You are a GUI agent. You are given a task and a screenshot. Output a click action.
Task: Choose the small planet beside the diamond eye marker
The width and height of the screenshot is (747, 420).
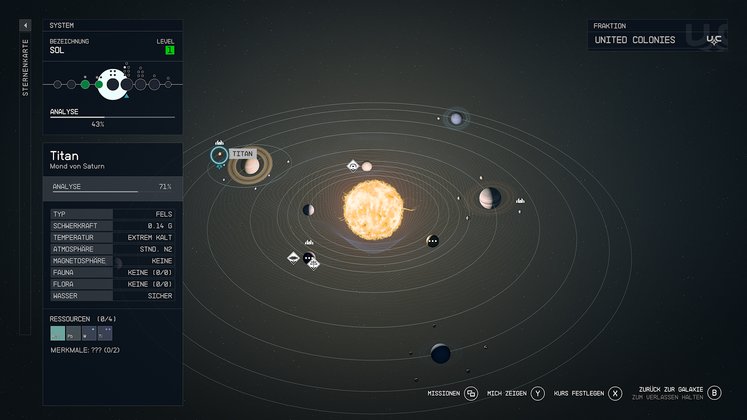pyautogui.click(x=367, y=166)
